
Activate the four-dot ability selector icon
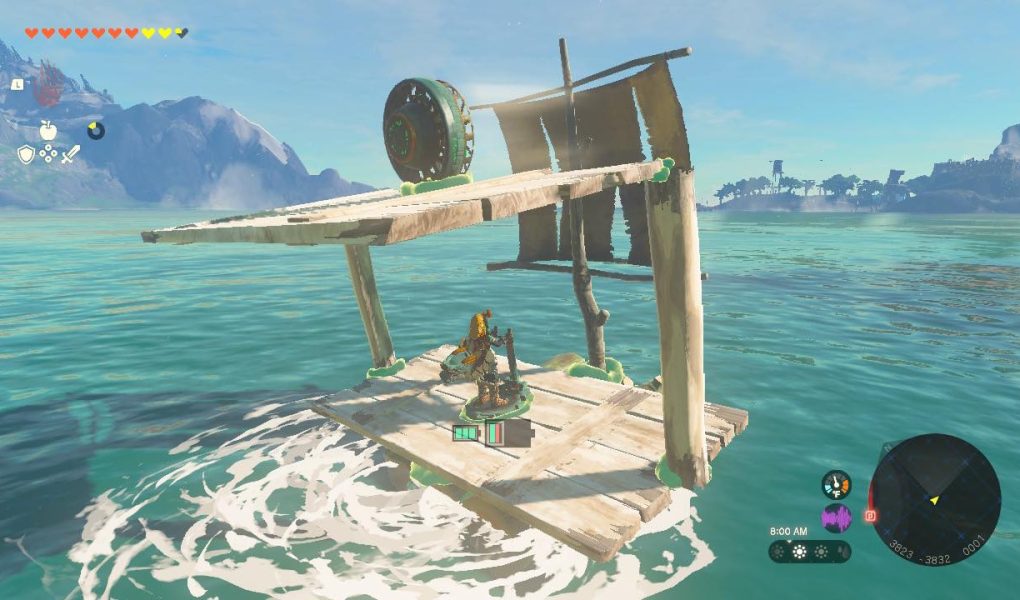point(48,154)
